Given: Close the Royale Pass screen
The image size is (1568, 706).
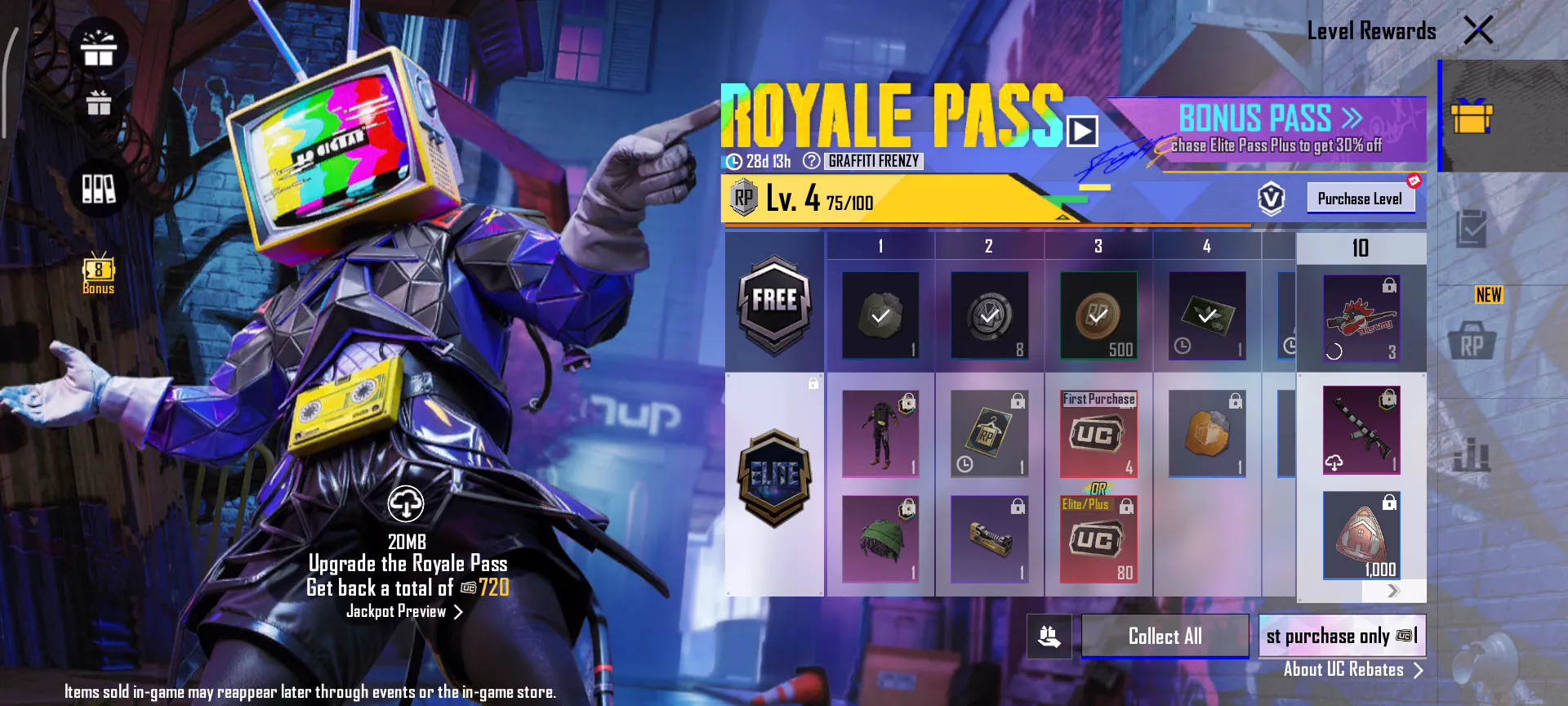Looking at the screenshot, I should click(1478, 31).
